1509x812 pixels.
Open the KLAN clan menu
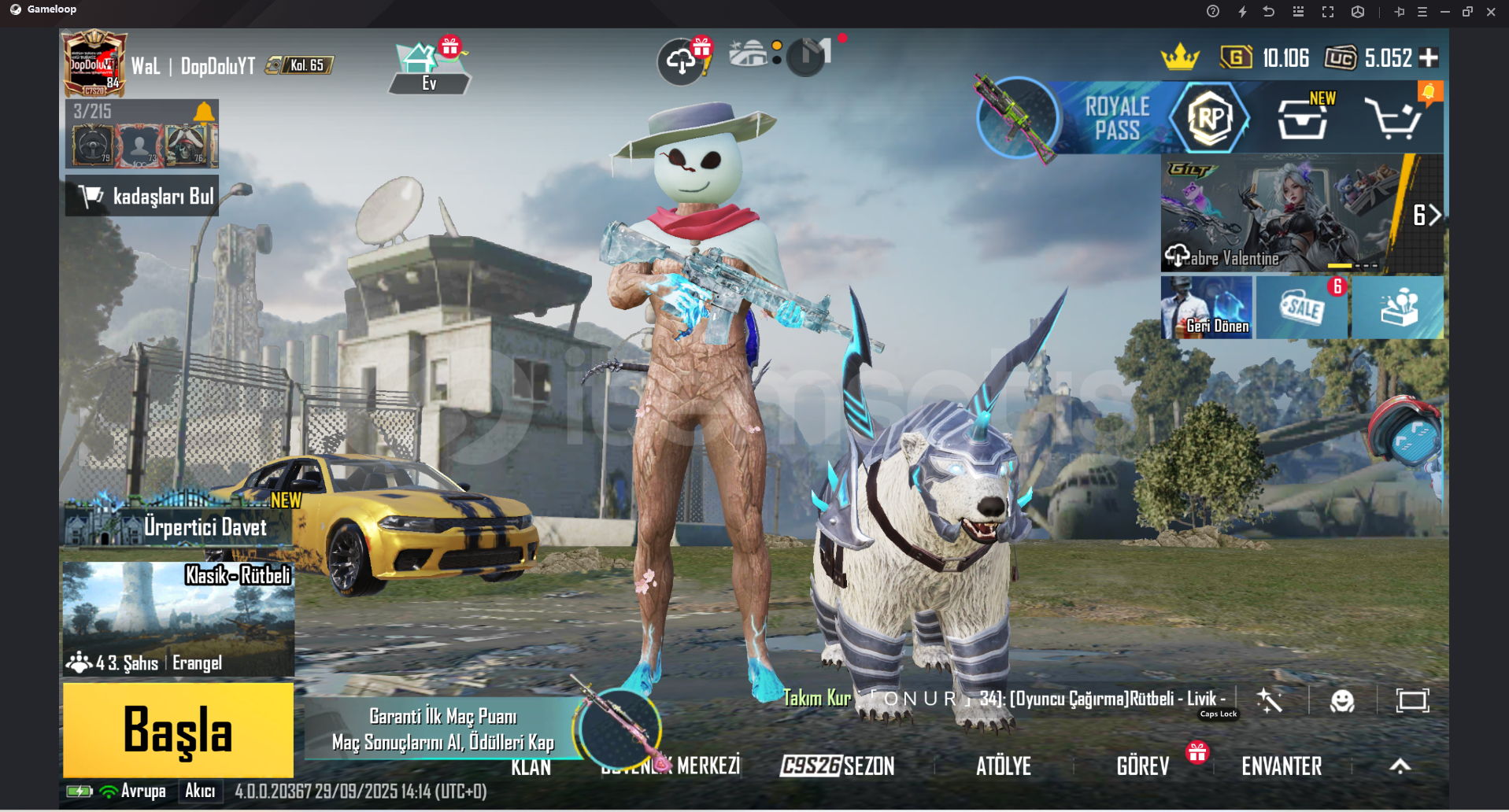[531, 767]
